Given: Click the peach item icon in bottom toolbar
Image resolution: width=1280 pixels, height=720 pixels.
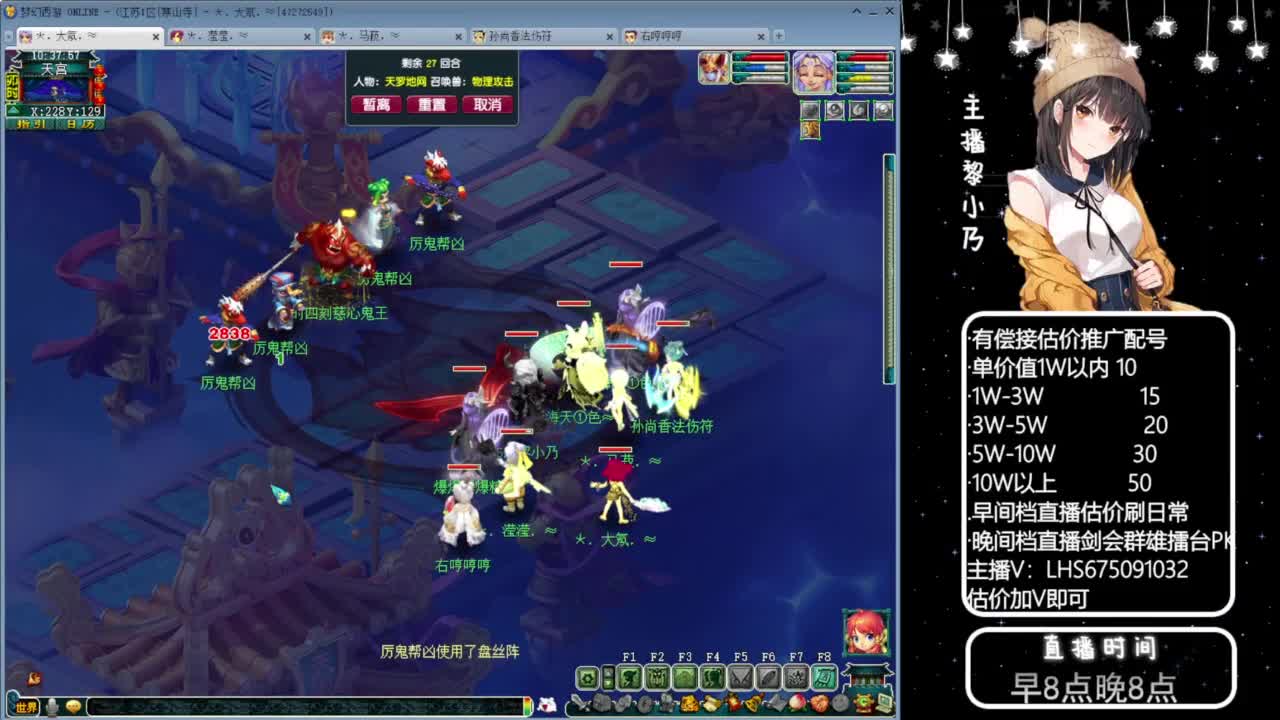Looking at the screenshot, I should pos(795,702).
